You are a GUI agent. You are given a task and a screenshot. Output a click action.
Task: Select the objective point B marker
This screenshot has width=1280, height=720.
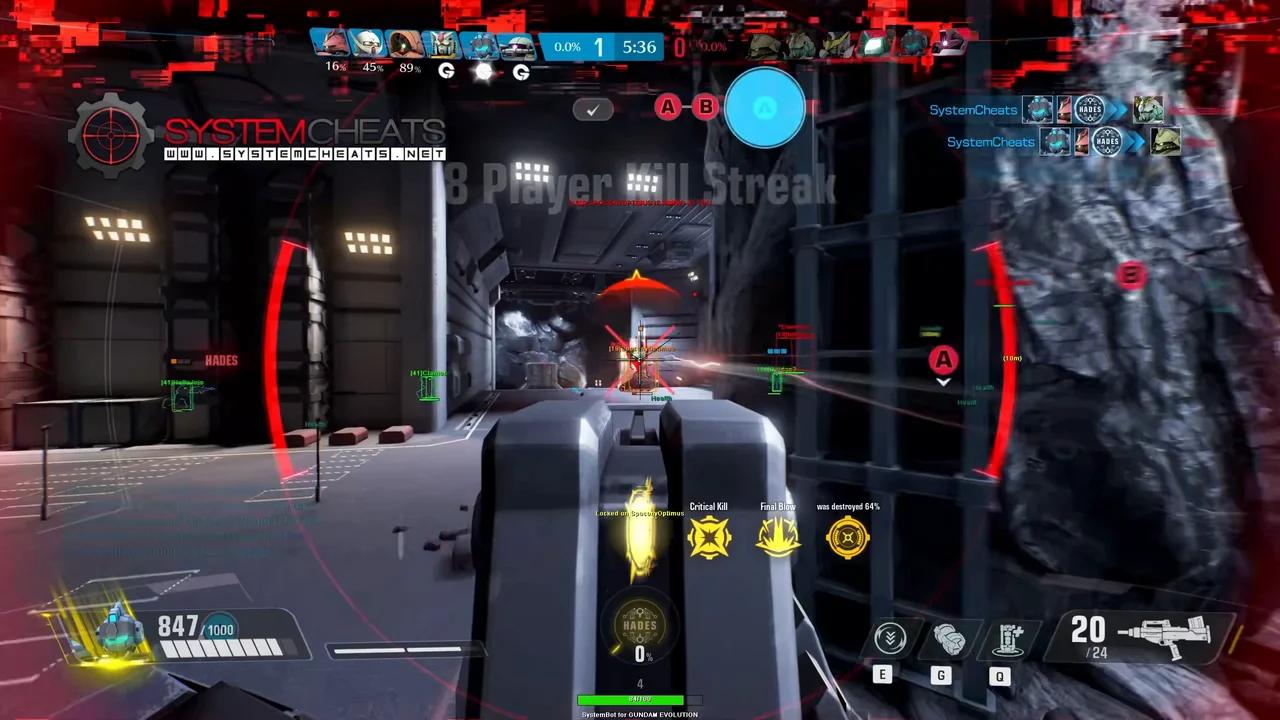pos(1131,275)
